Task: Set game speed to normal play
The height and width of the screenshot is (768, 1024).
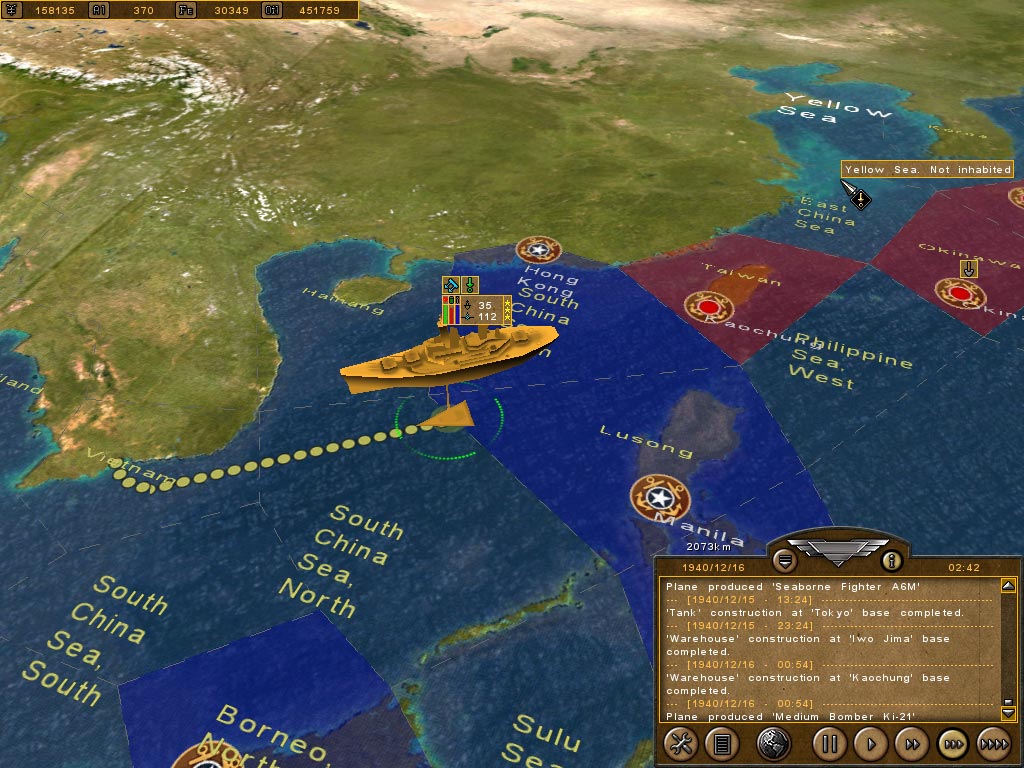Action: click(871, 743)
